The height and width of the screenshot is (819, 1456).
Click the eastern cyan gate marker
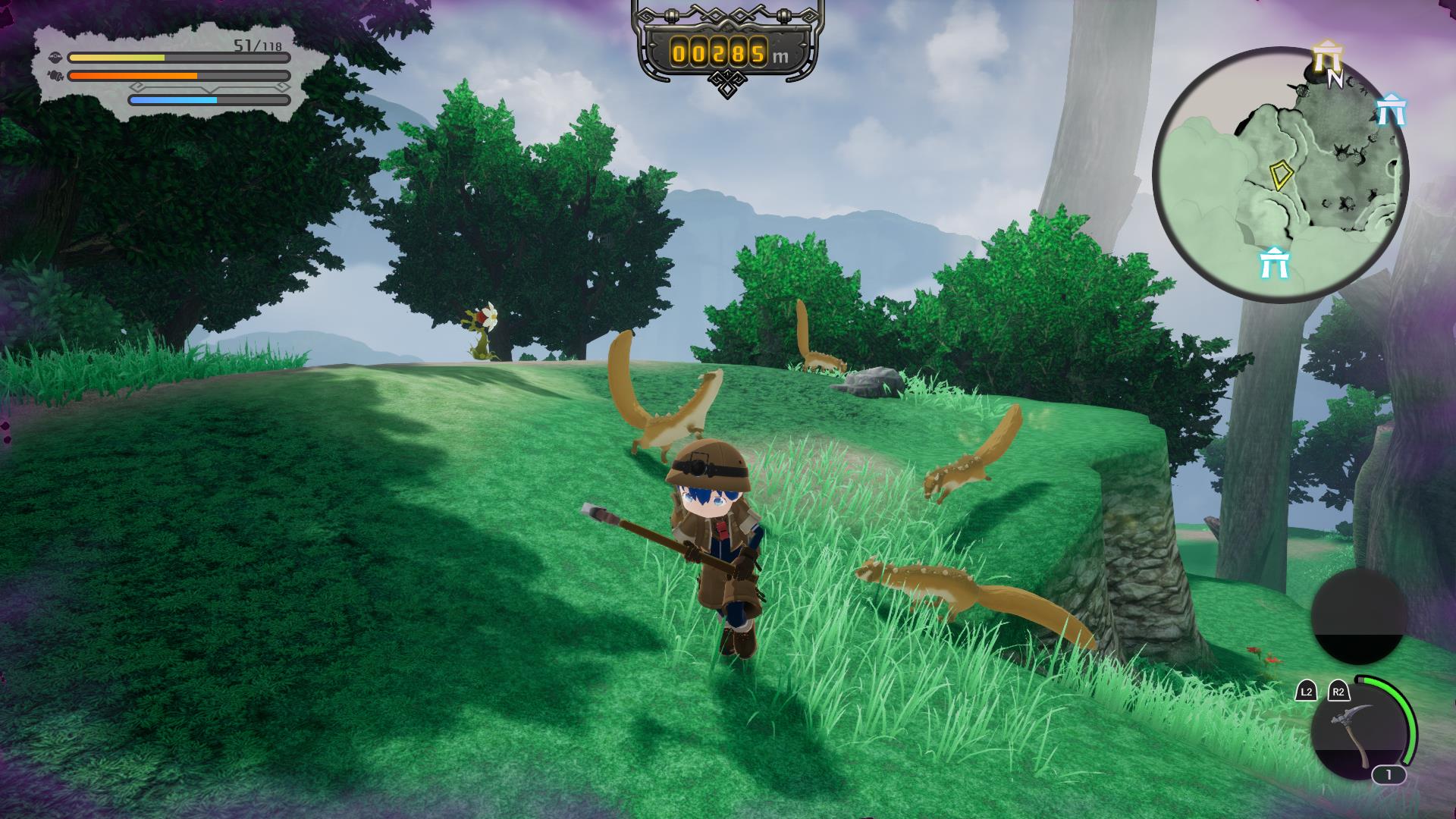pyautogui.click(x=1391, y=110)
